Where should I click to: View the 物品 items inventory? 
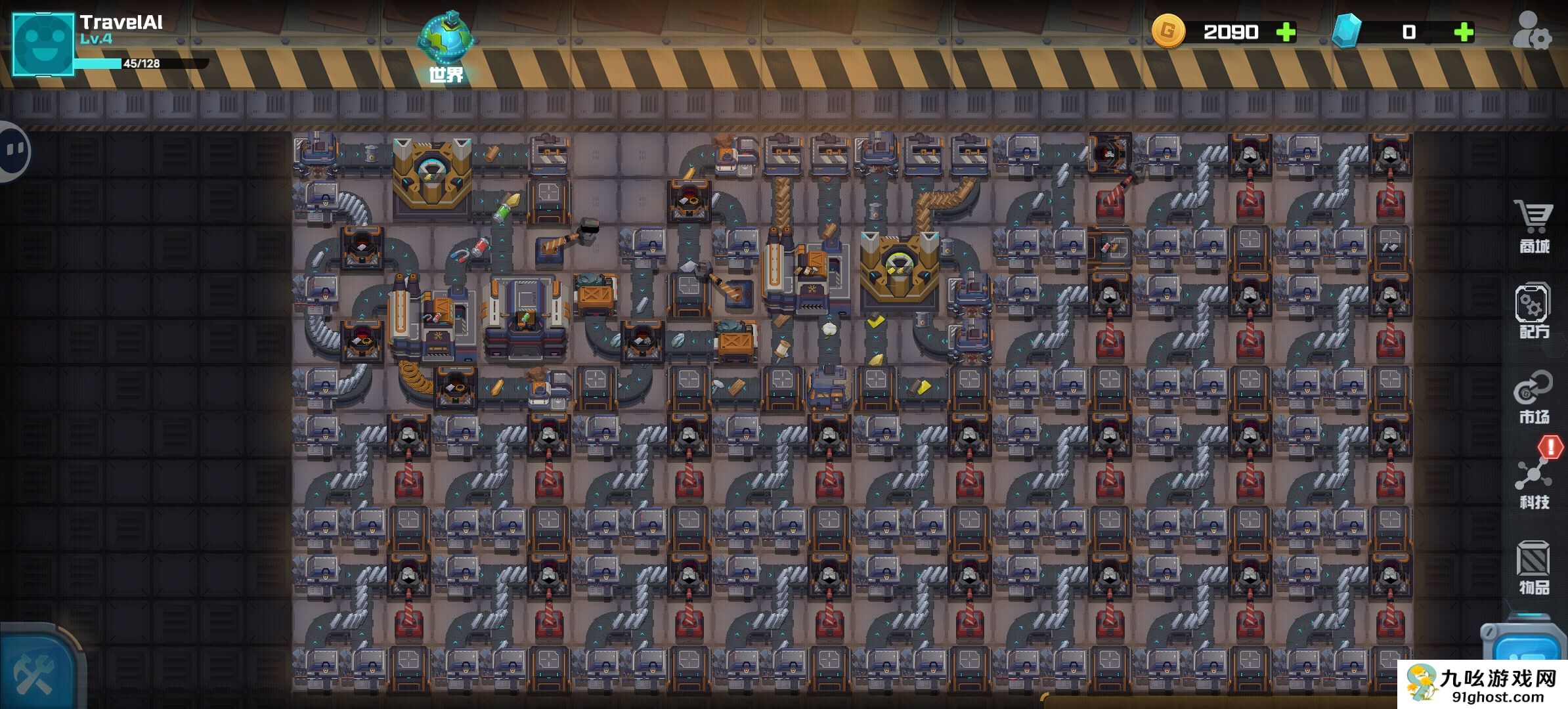[x=1534, y=568]
